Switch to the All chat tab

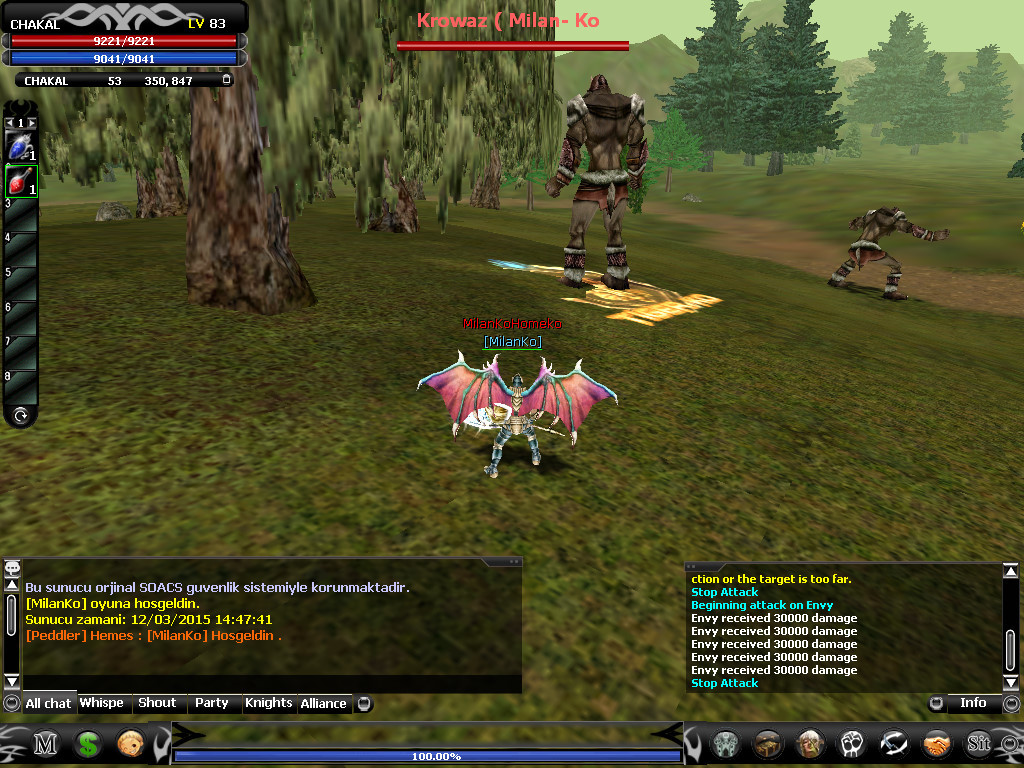click(48, 703)
